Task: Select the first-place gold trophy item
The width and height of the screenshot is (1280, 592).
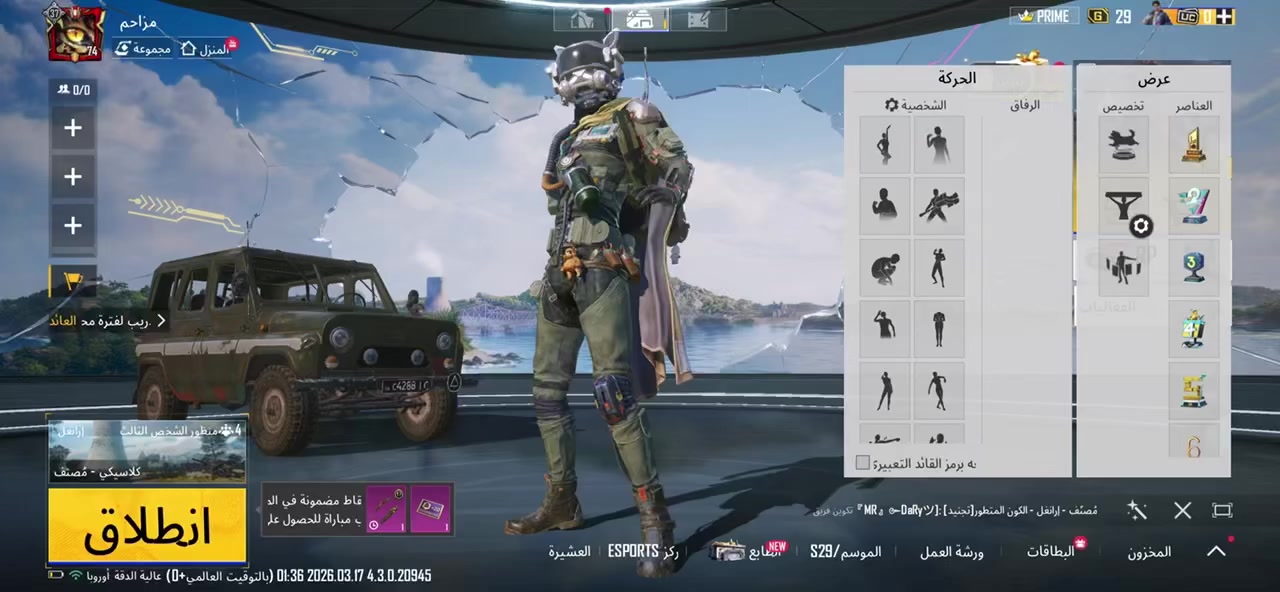Action: coord(1193,145)
